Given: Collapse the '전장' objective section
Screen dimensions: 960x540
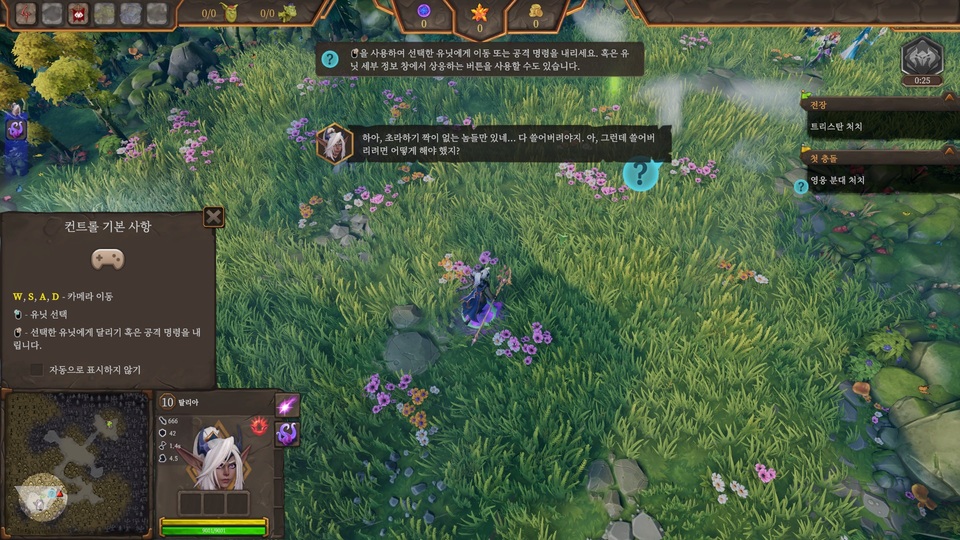Looking at the screenshot, I should pyautogui.click(x=949, y=99).
